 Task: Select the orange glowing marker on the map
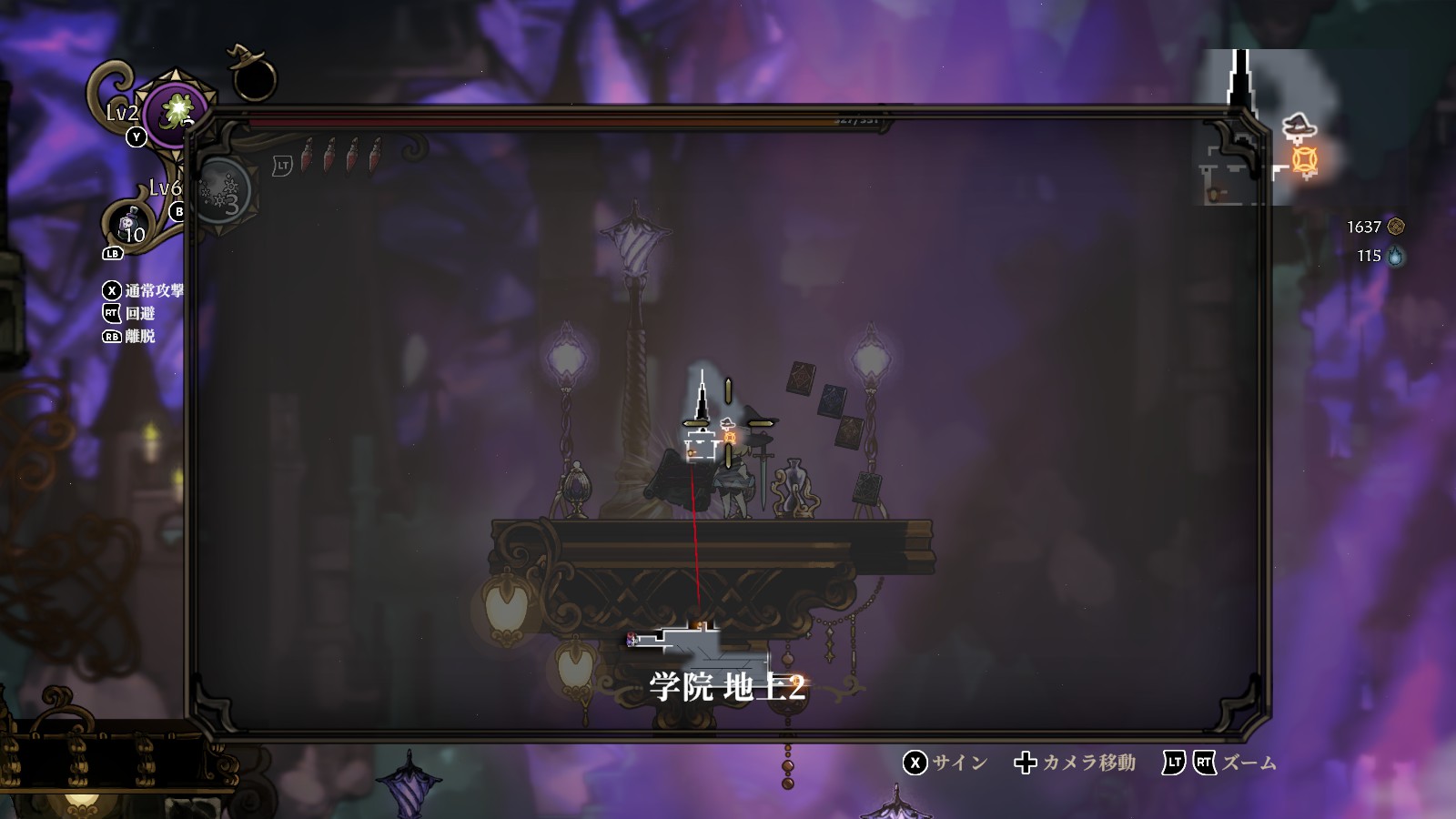click(x=730, y=438)
